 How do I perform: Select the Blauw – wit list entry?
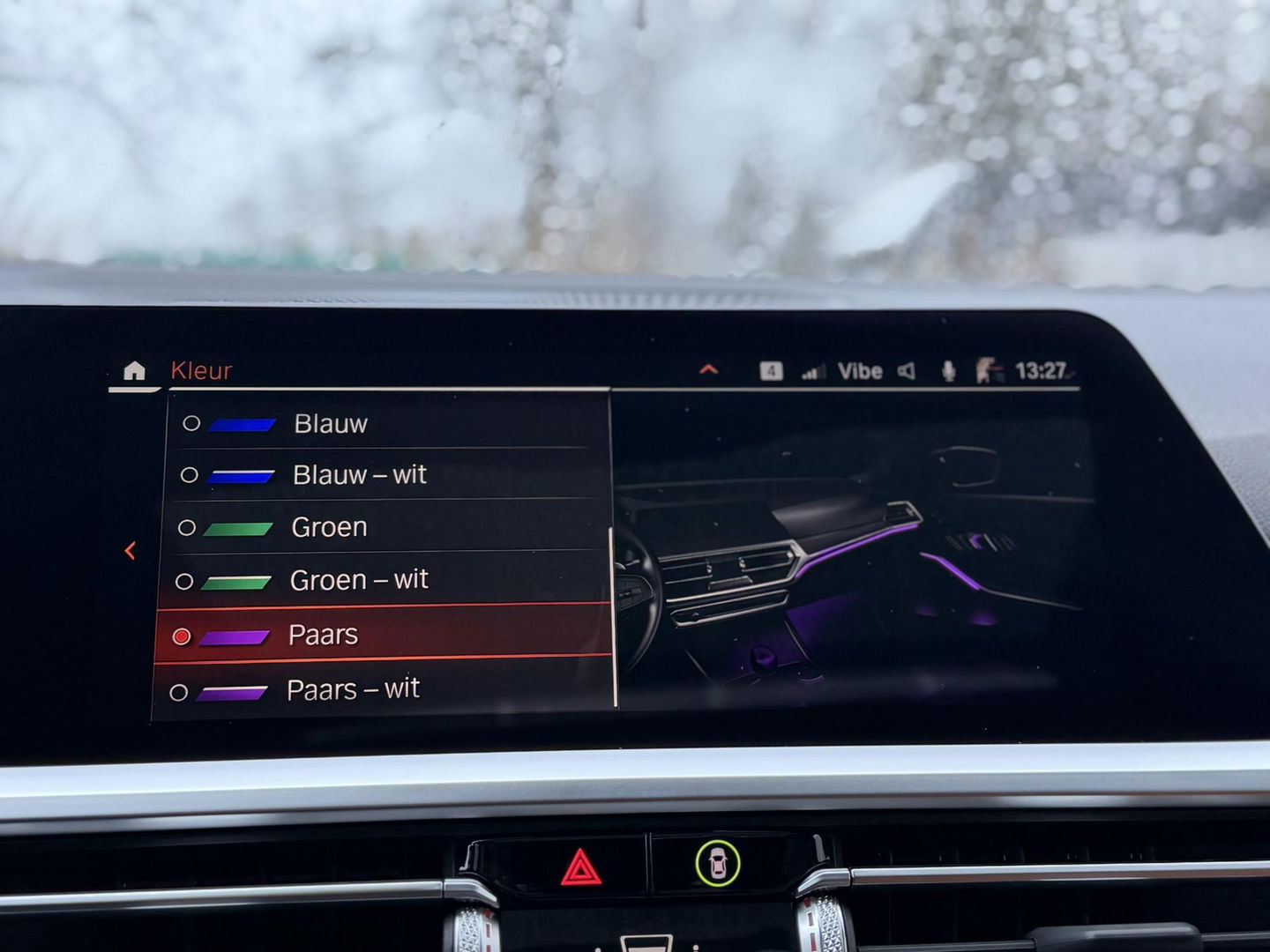(358, 474)
